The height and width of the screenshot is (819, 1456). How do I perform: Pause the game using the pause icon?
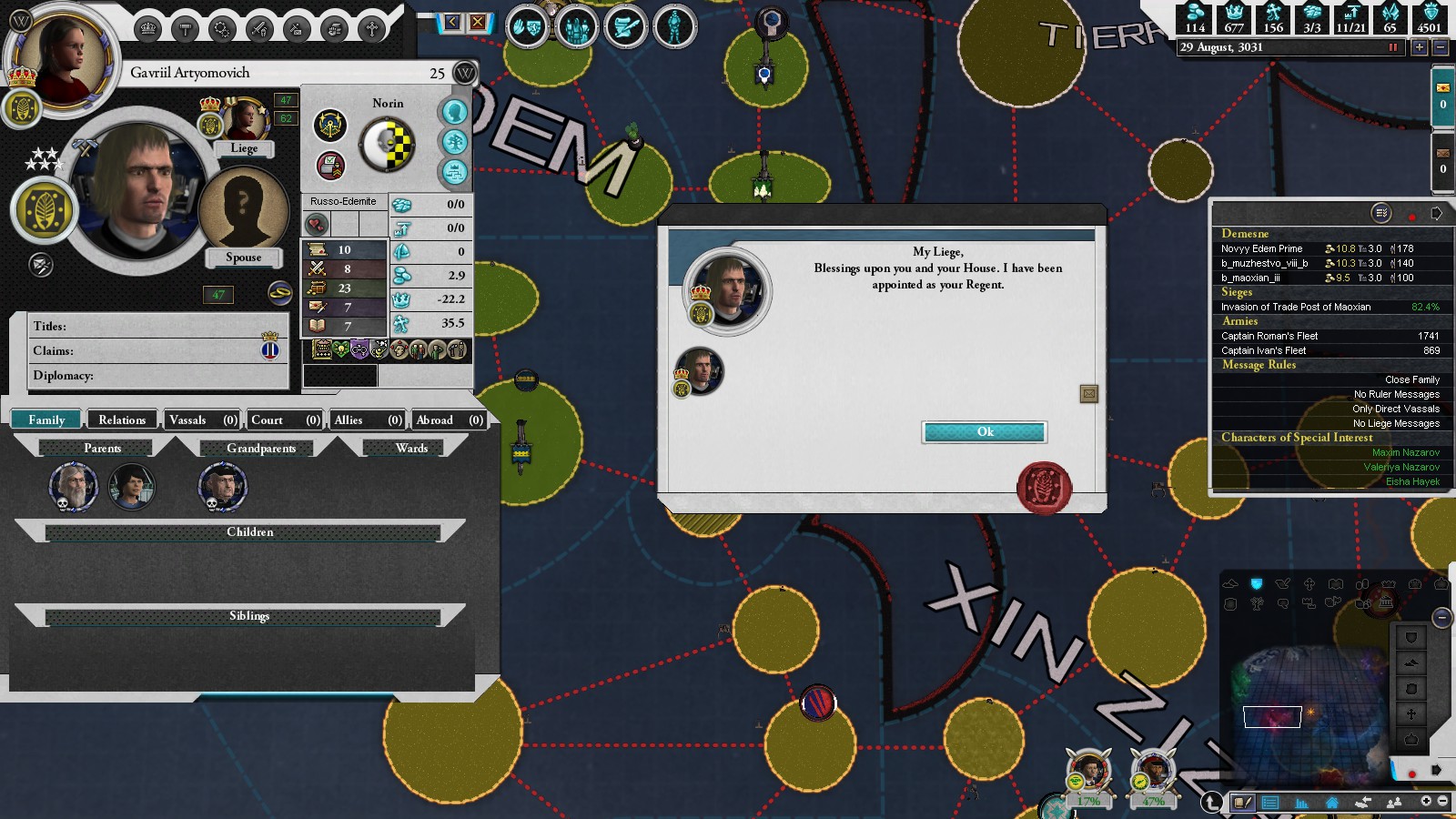1392,47
